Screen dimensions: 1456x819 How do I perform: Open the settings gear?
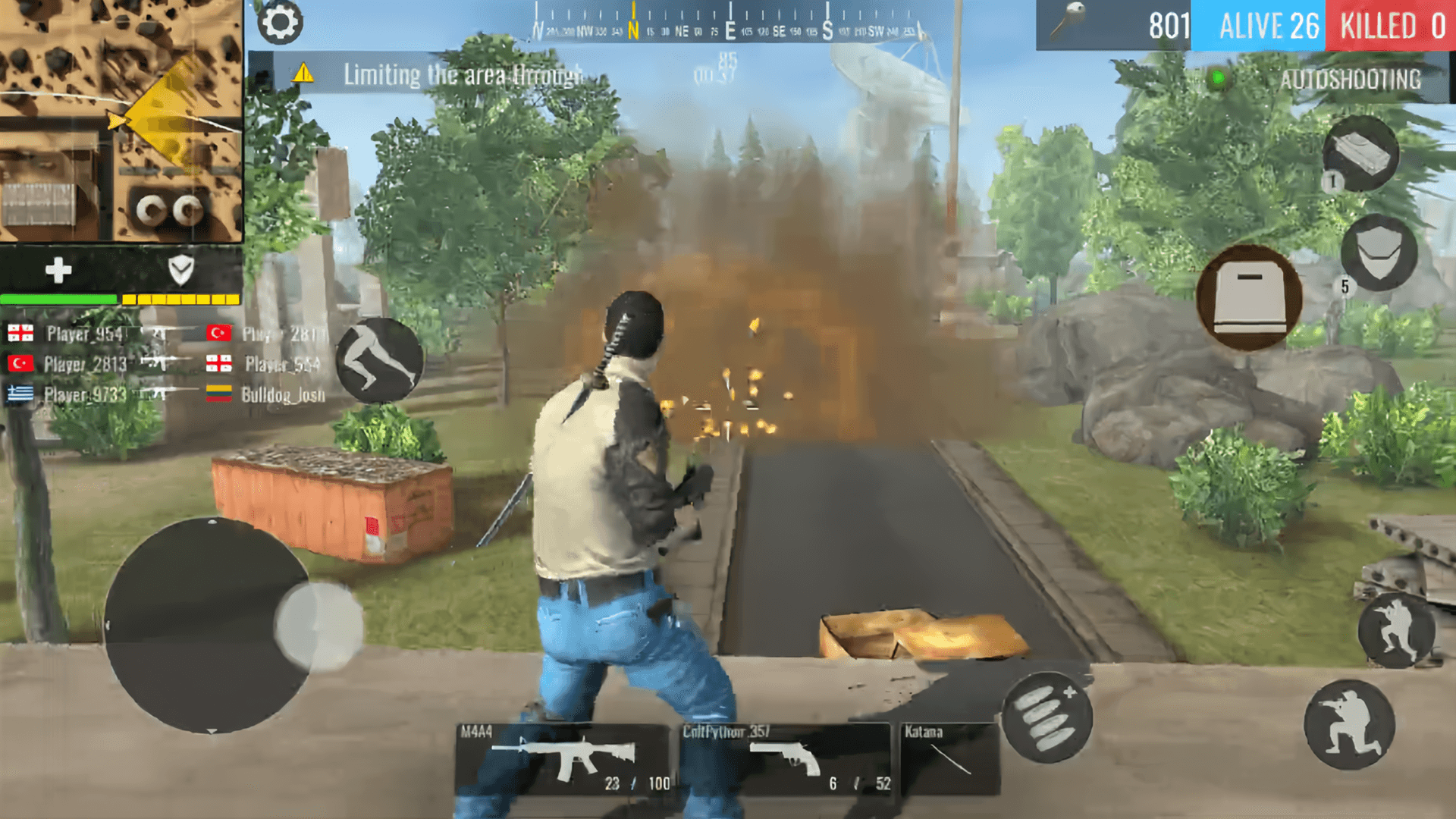coord(281,23)
